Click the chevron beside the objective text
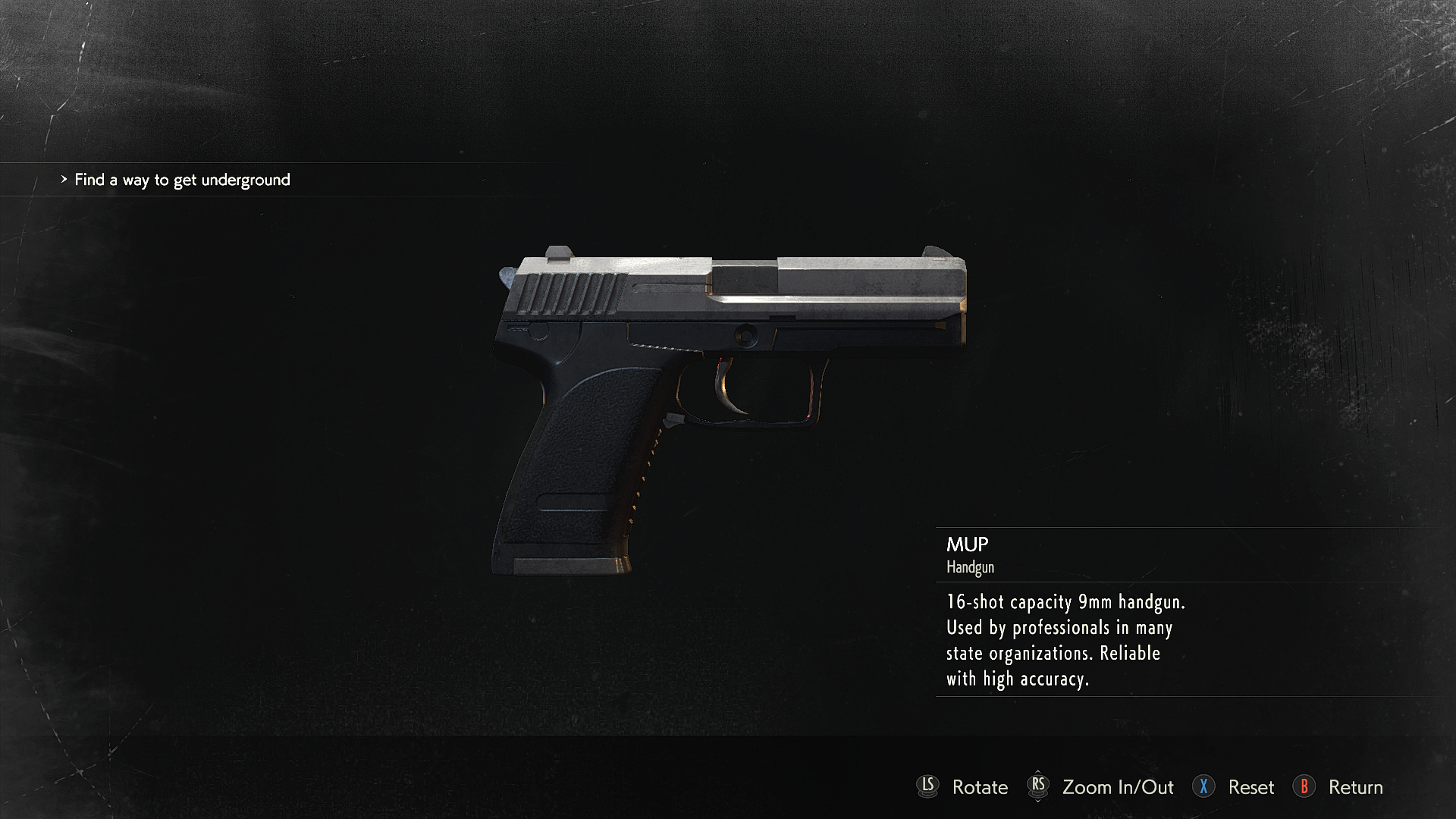 (x=64, y=180)
